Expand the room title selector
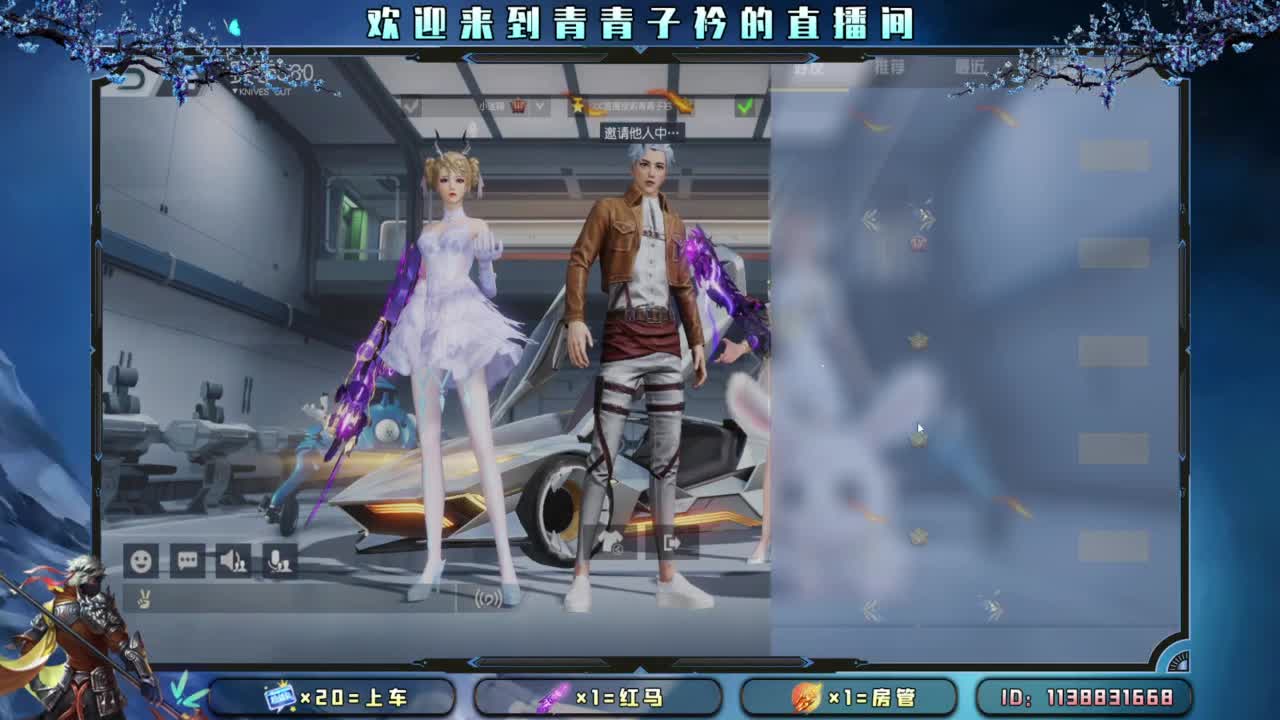Screen dimensions: 1280x720 tap(630, 106)
